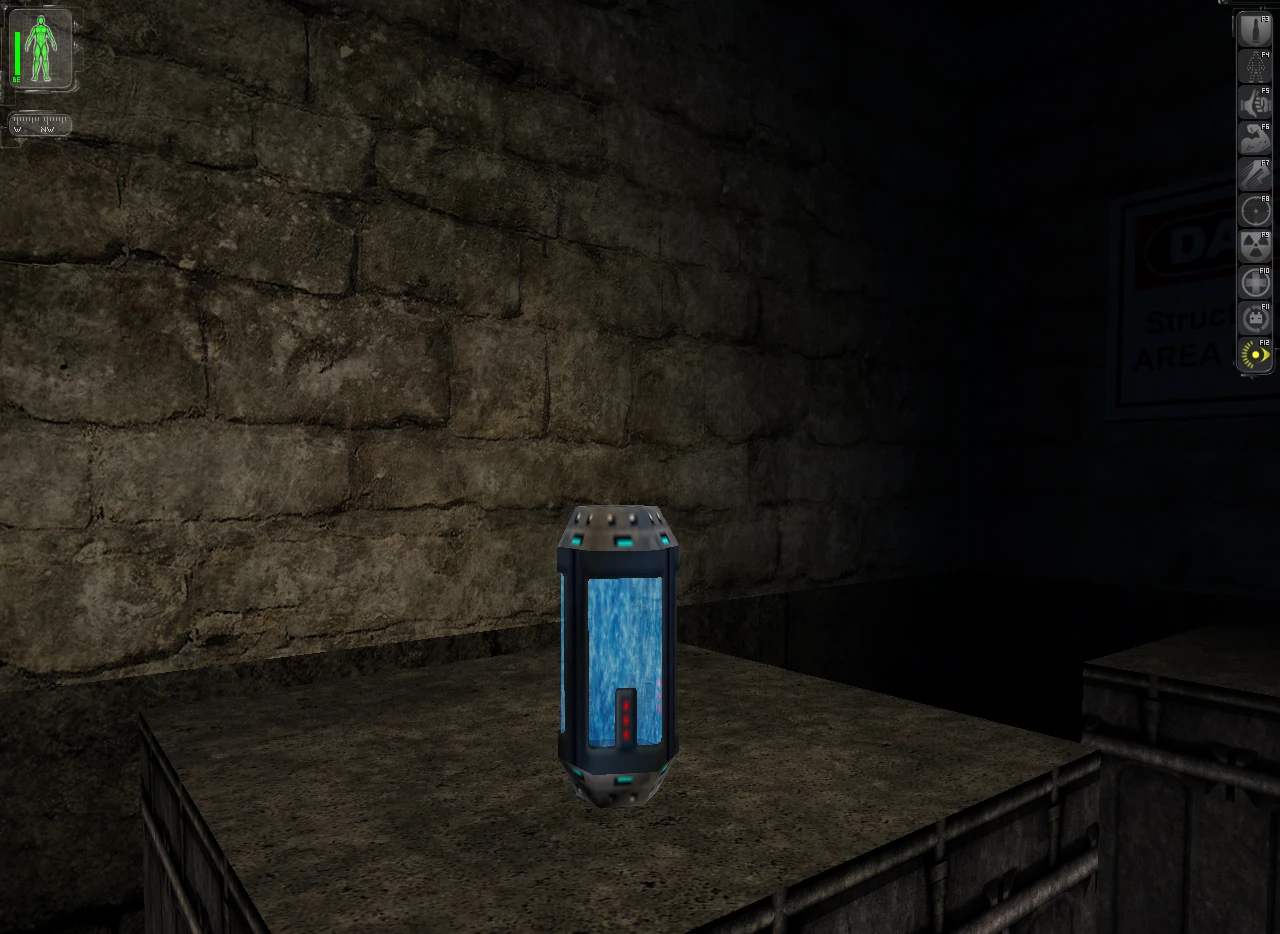Select the metal crate in the bottom right
The height and width of the screenshot is (934, 1280).
coord(1180,800)
